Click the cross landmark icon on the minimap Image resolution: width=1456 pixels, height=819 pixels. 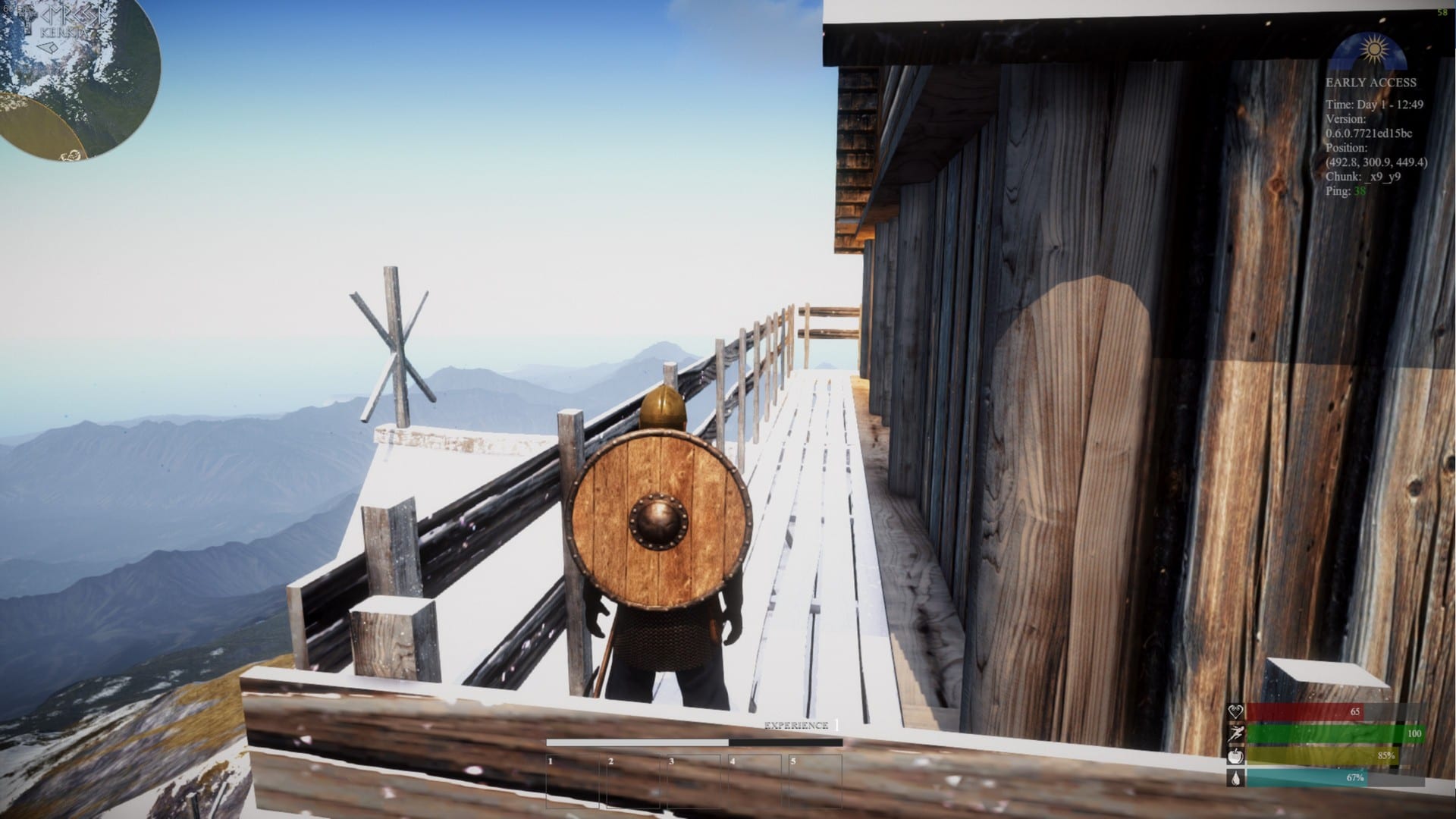pos(28,18)
